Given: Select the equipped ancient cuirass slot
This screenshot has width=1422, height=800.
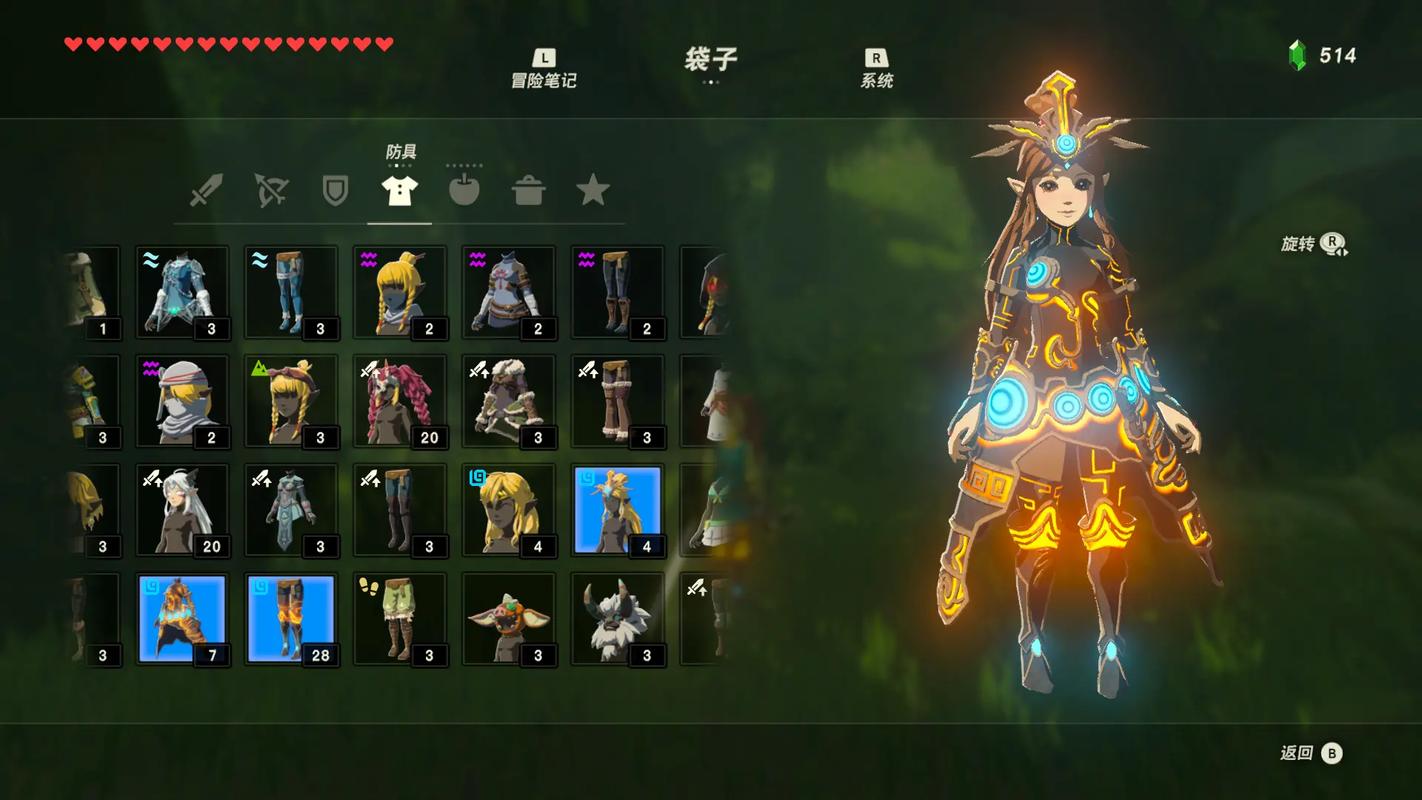Looking at the screenshot, I should click(x=183, y=619).
